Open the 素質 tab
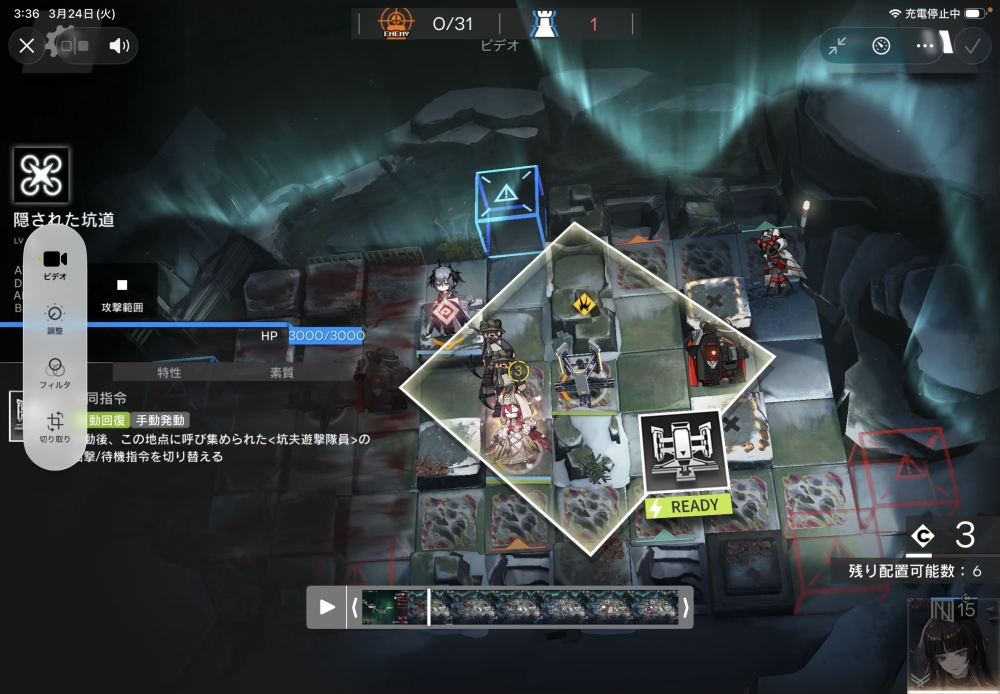 [282, 373]
